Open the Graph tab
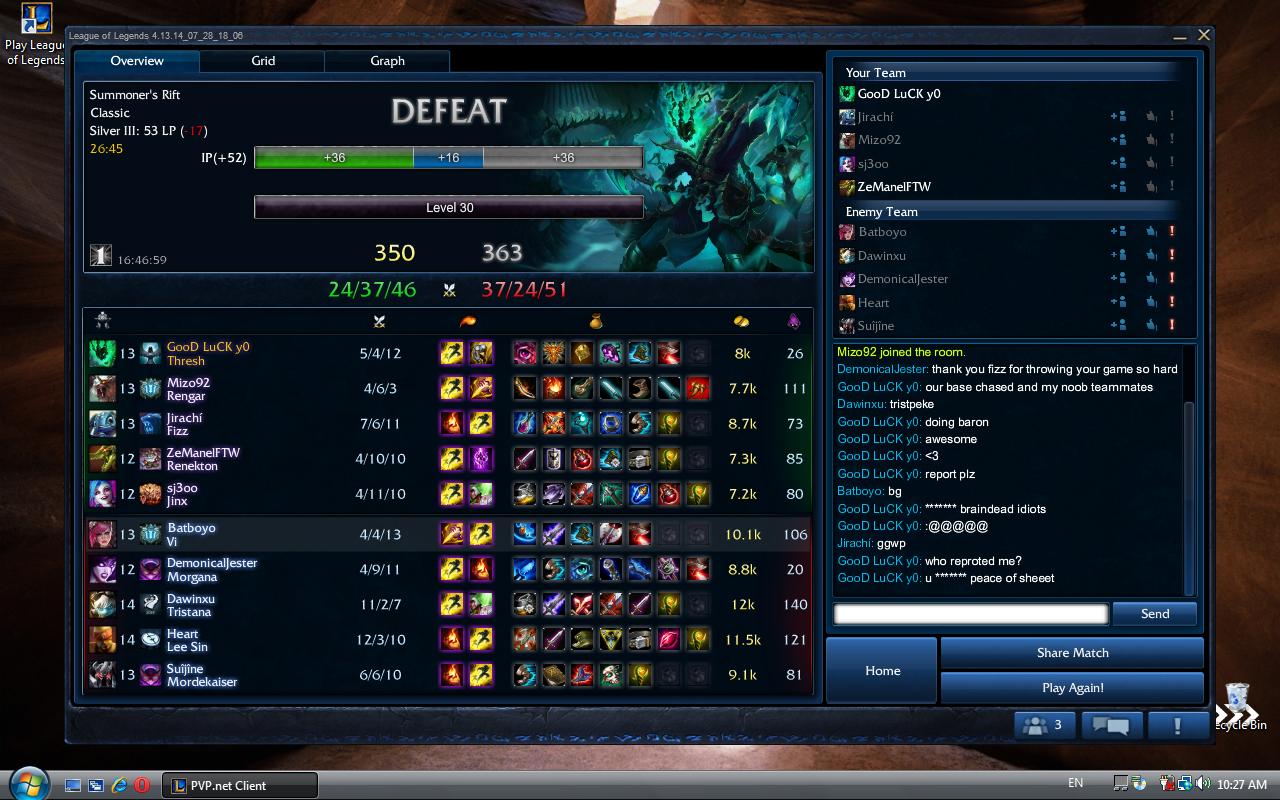 tap(387, 61)
